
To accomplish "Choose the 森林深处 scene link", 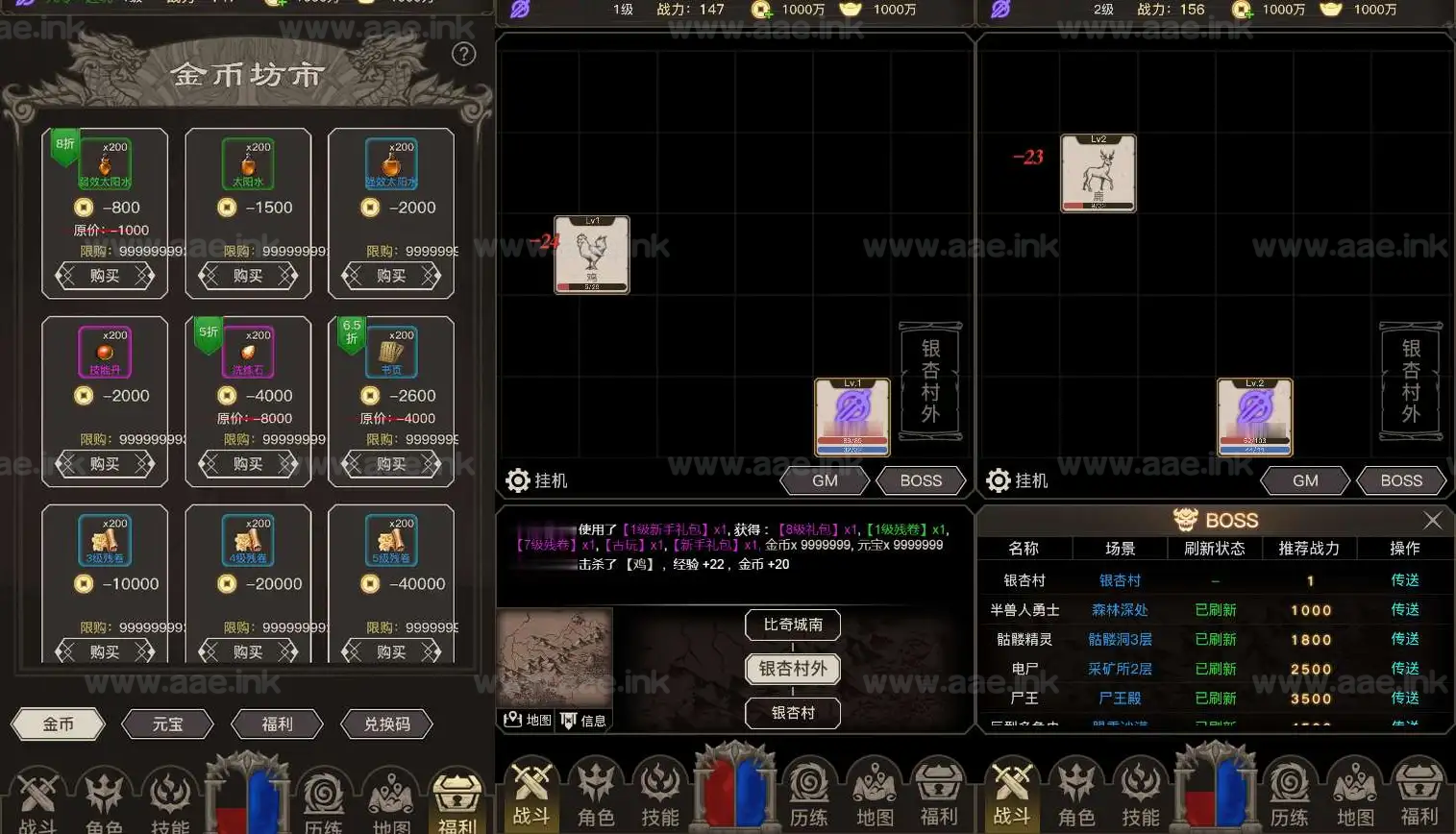I will [x=1120, y=610].
